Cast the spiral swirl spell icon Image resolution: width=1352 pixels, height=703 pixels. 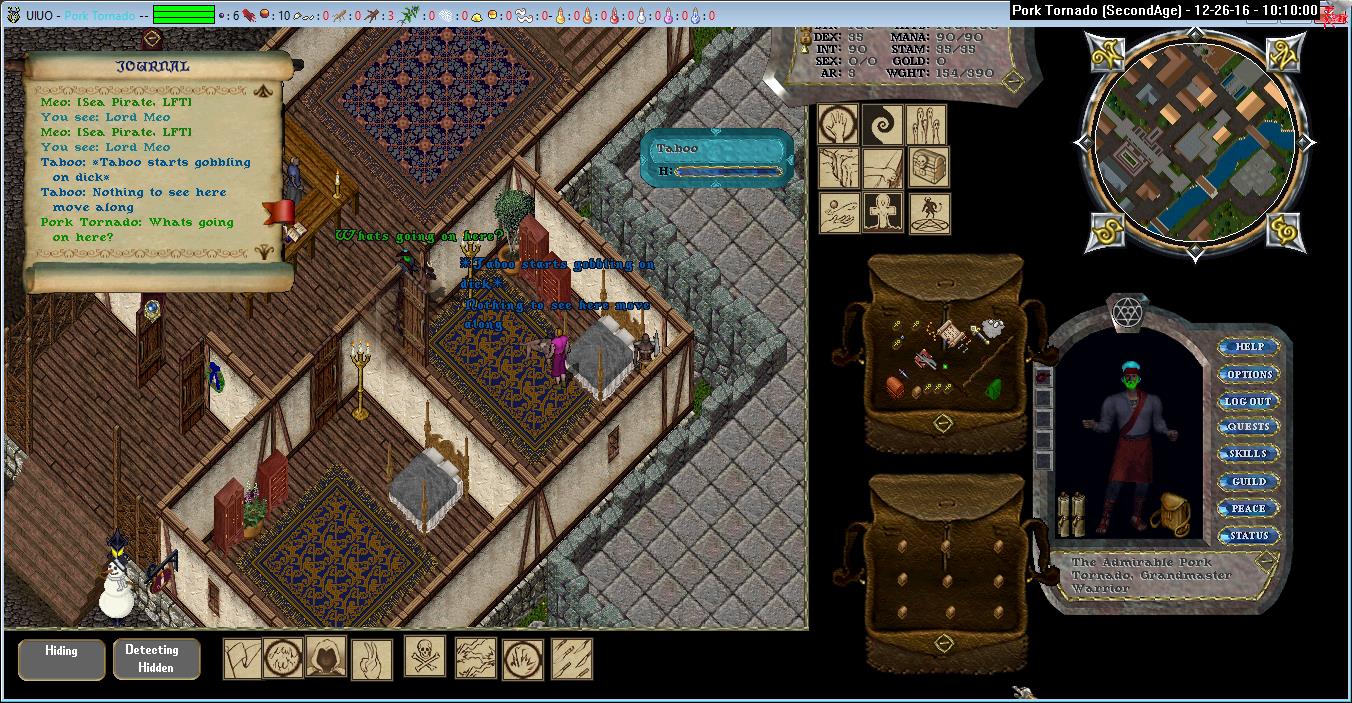[883, 124]
